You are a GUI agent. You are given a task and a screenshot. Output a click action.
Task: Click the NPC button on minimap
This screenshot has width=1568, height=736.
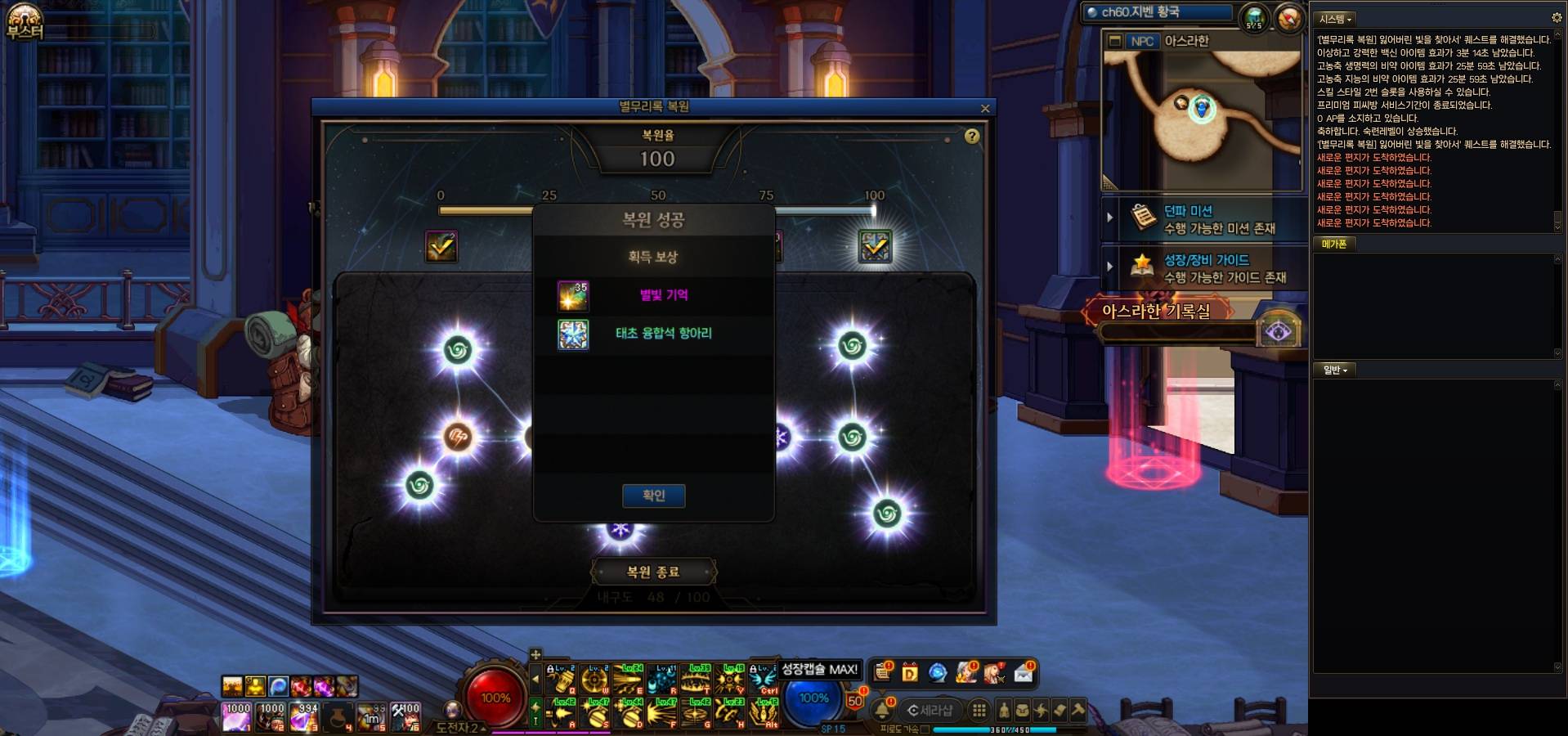tap(1141, 41)
